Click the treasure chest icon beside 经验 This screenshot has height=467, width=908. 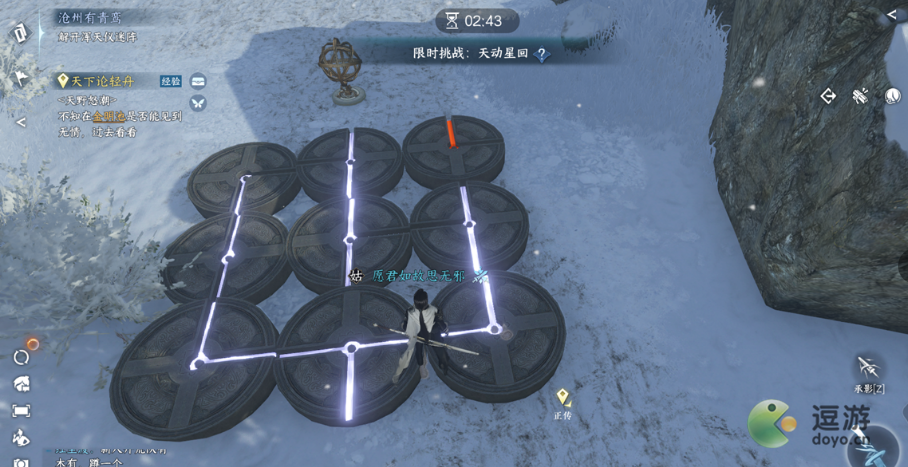(198, 81)
